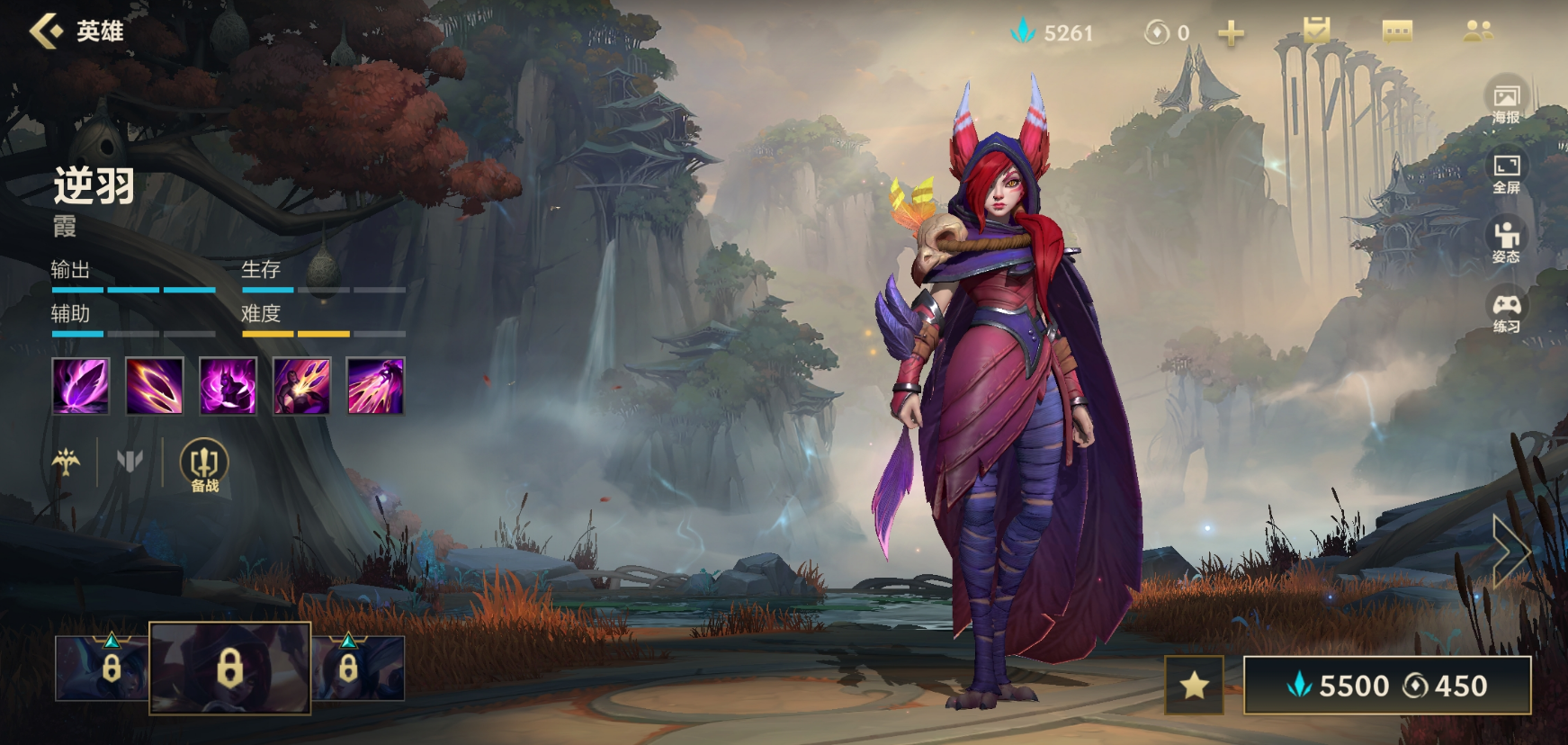Open the missions clipboard icon
Screen dimensions: 1568x745
pyautogui.click(x=1316, y=31)
